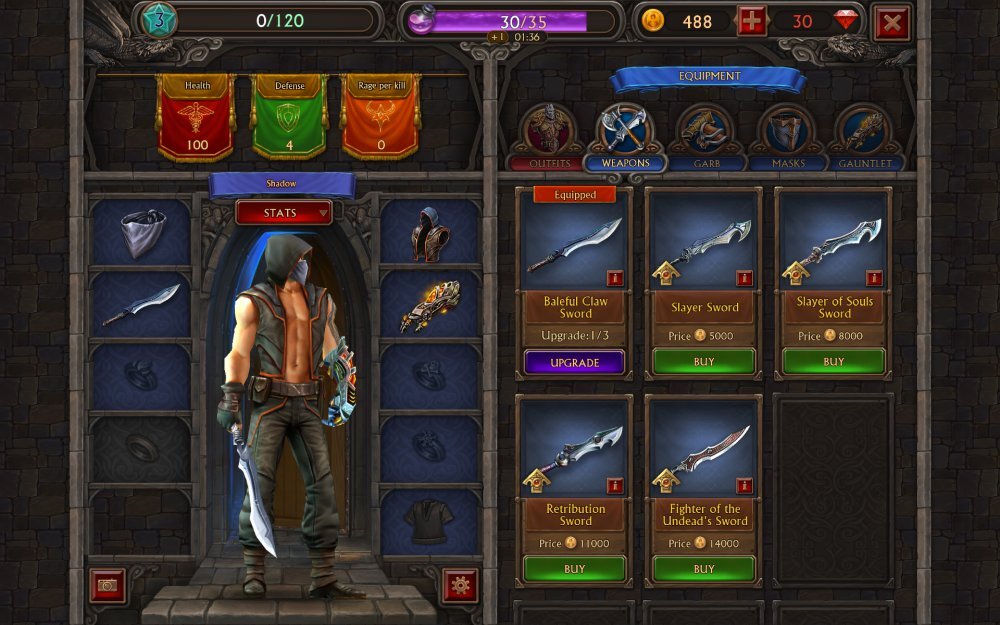Buy the Slayer Sword for 5000
This screenshot has width=1000, height=625.
point(704,362)
